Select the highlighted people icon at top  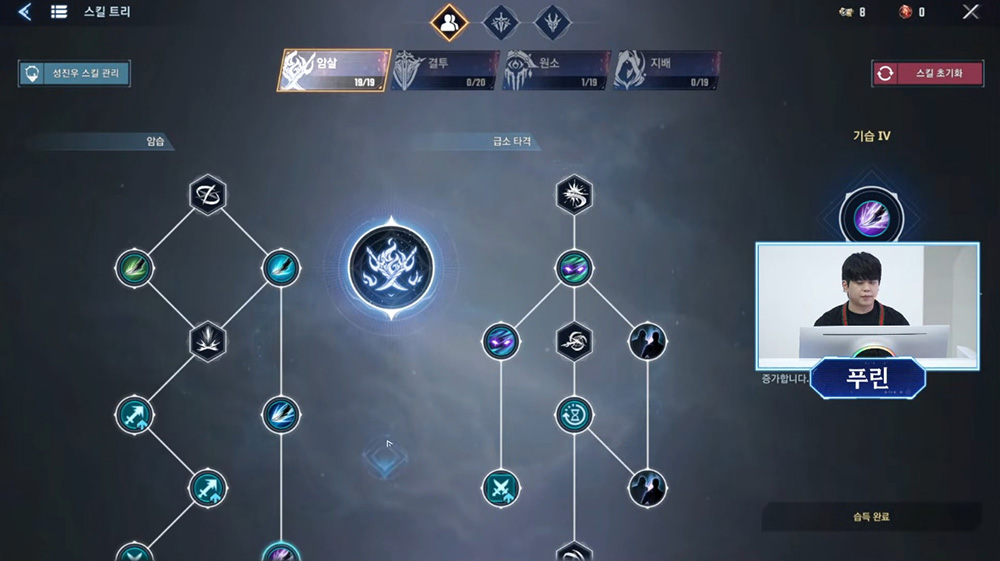pyautogui.click(x=449, y=22)
